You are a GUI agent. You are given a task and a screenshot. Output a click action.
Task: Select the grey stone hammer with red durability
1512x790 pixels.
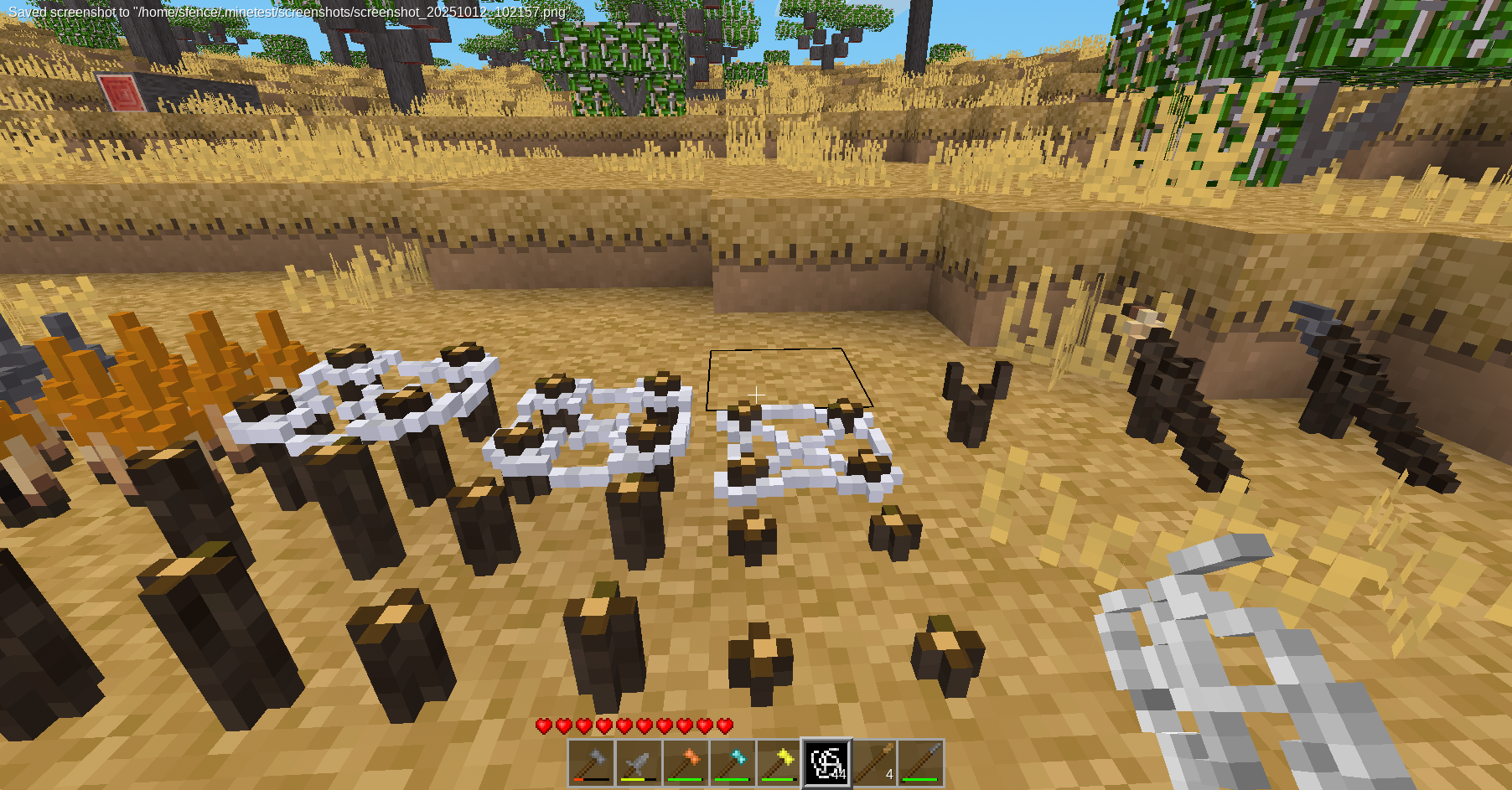(x=592, y=763)
